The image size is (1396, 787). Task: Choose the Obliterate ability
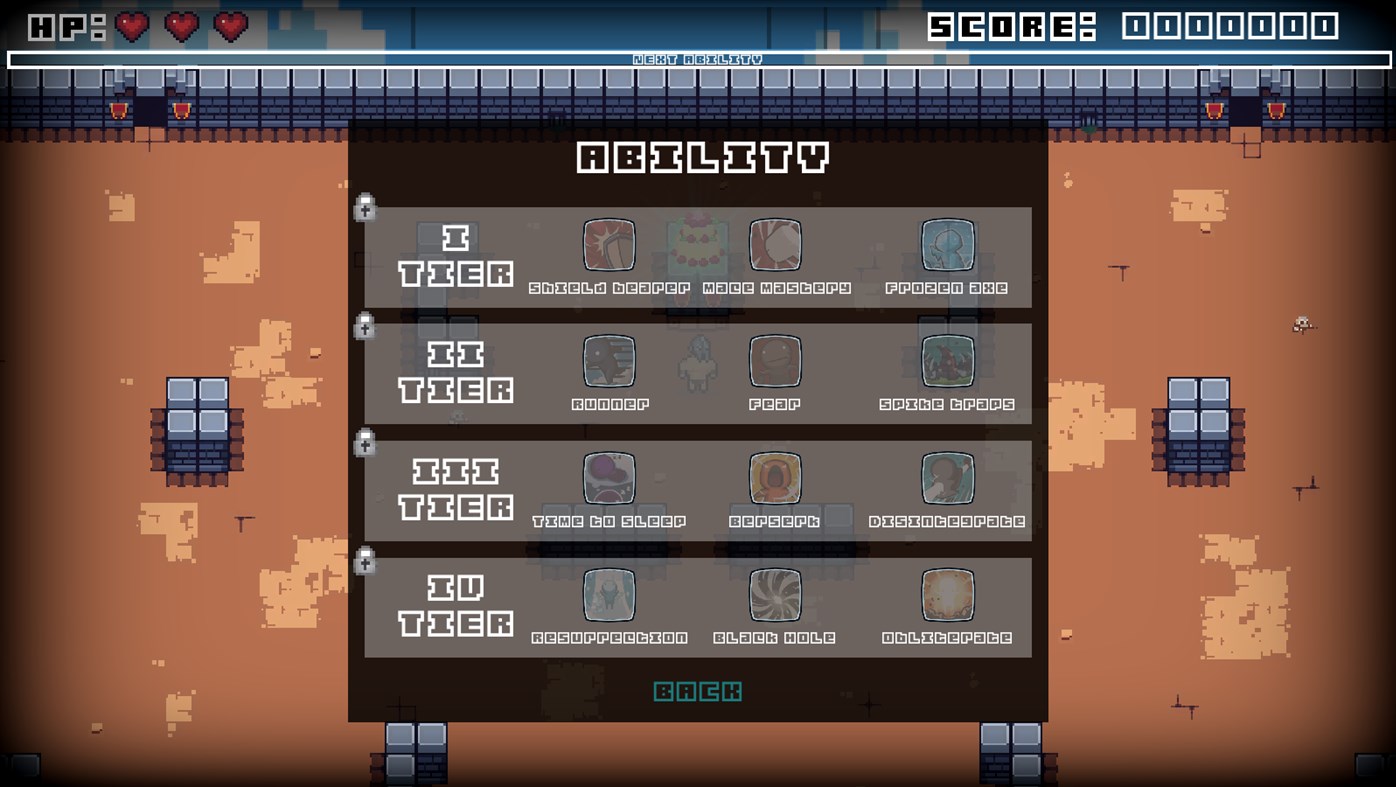pos(948,594)
